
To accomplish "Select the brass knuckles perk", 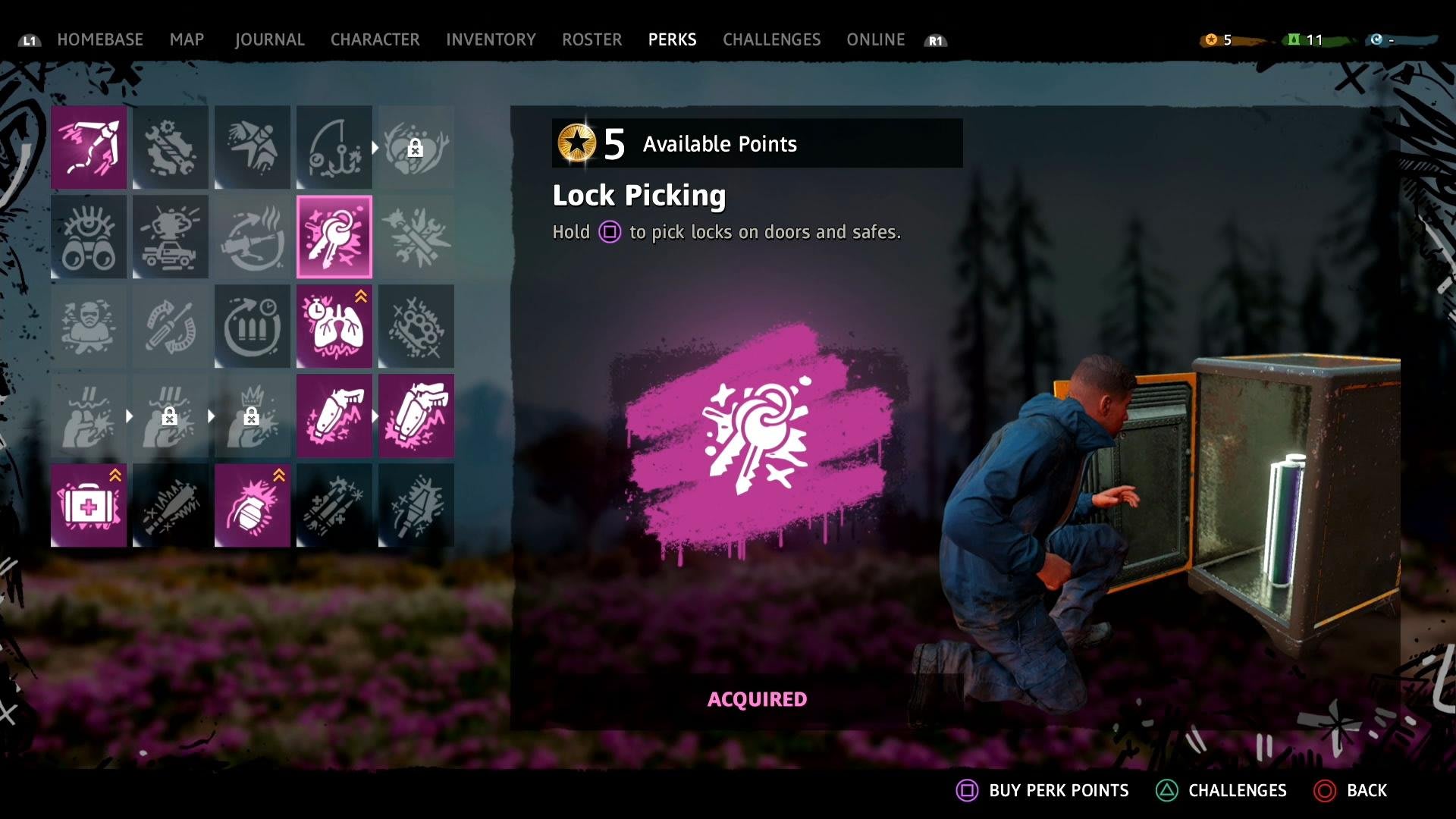I will (416, 326).
